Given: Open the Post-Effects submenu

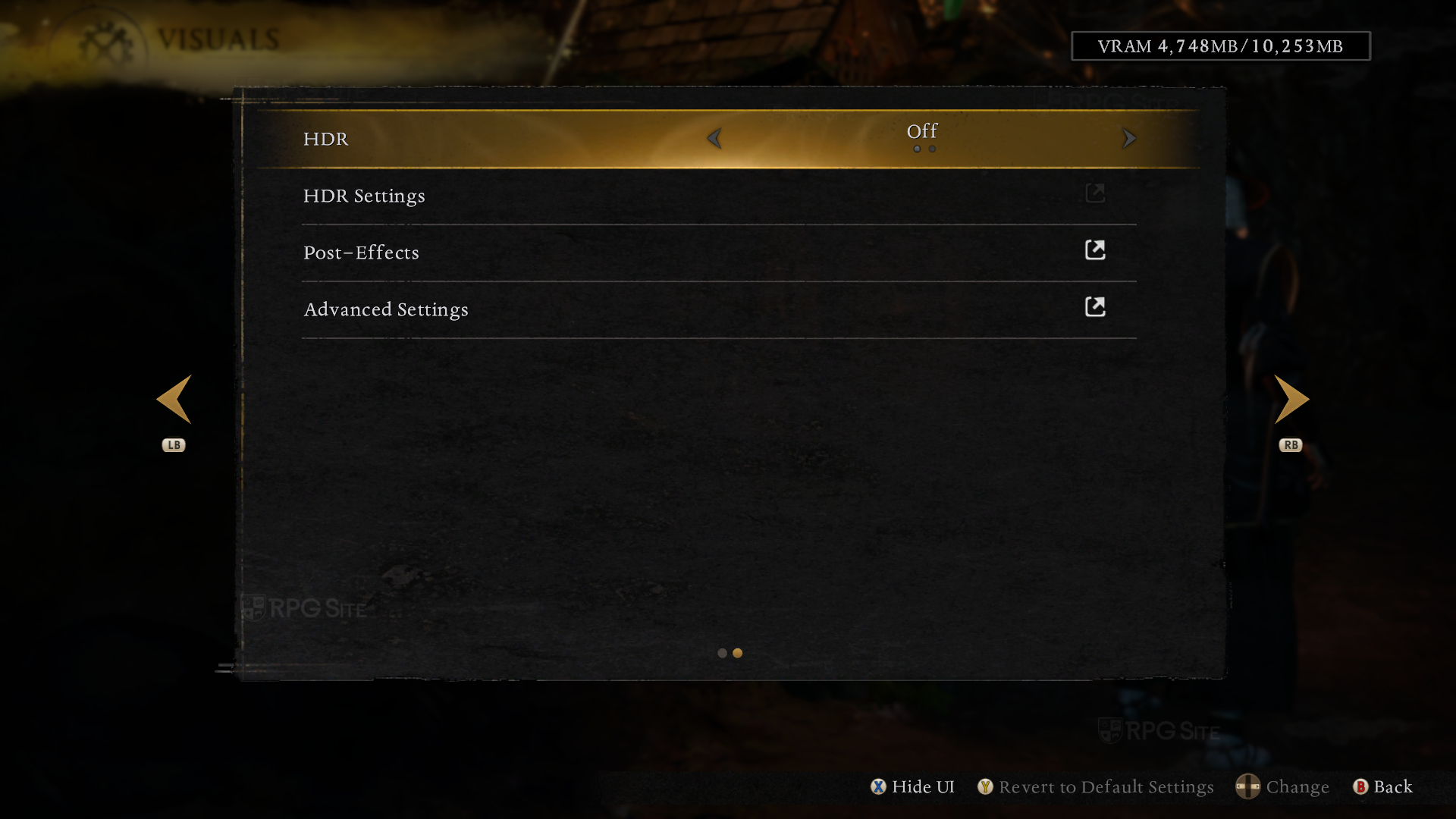Looking at the screenshot, I should click(361, 253).
